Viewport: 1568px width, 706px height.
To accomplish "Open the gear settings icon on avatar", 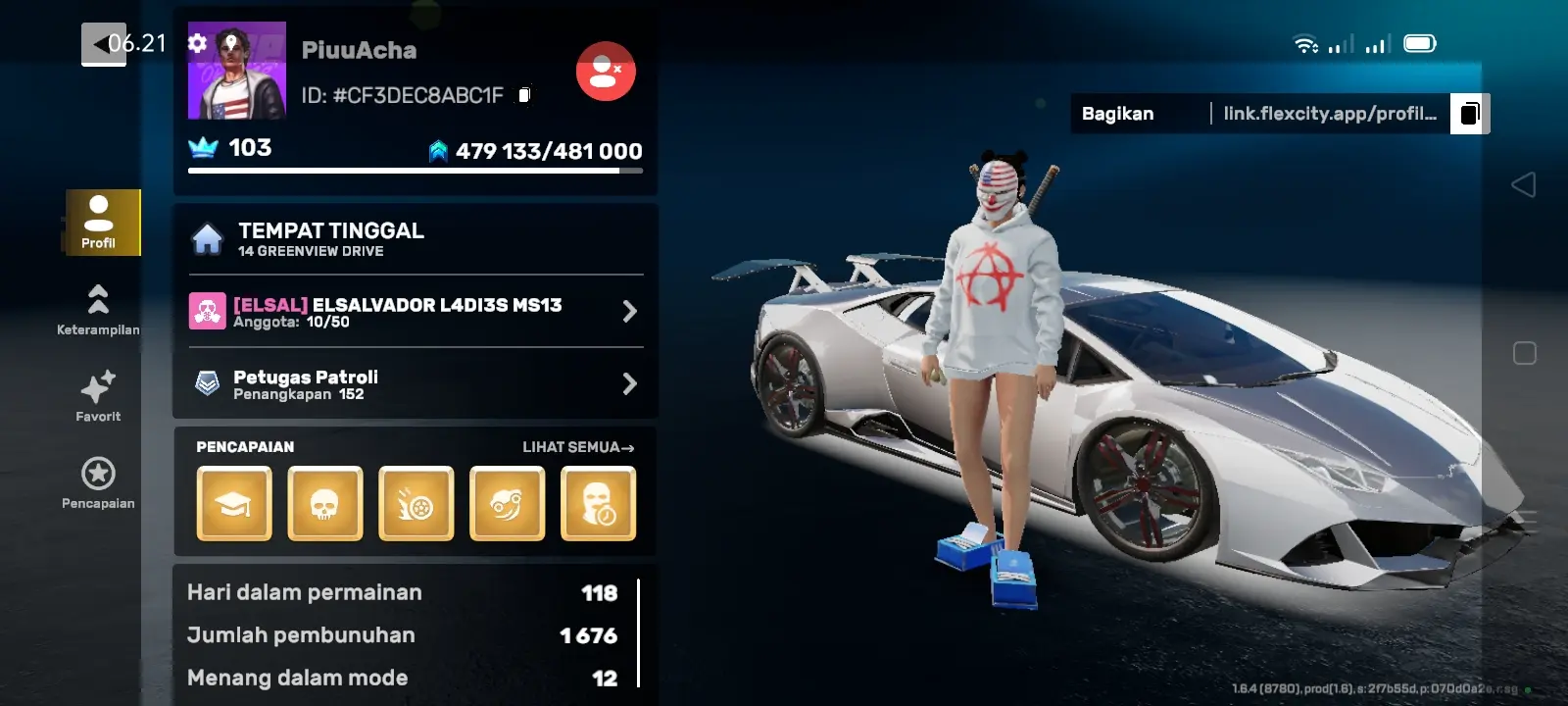I will point(198,43).
